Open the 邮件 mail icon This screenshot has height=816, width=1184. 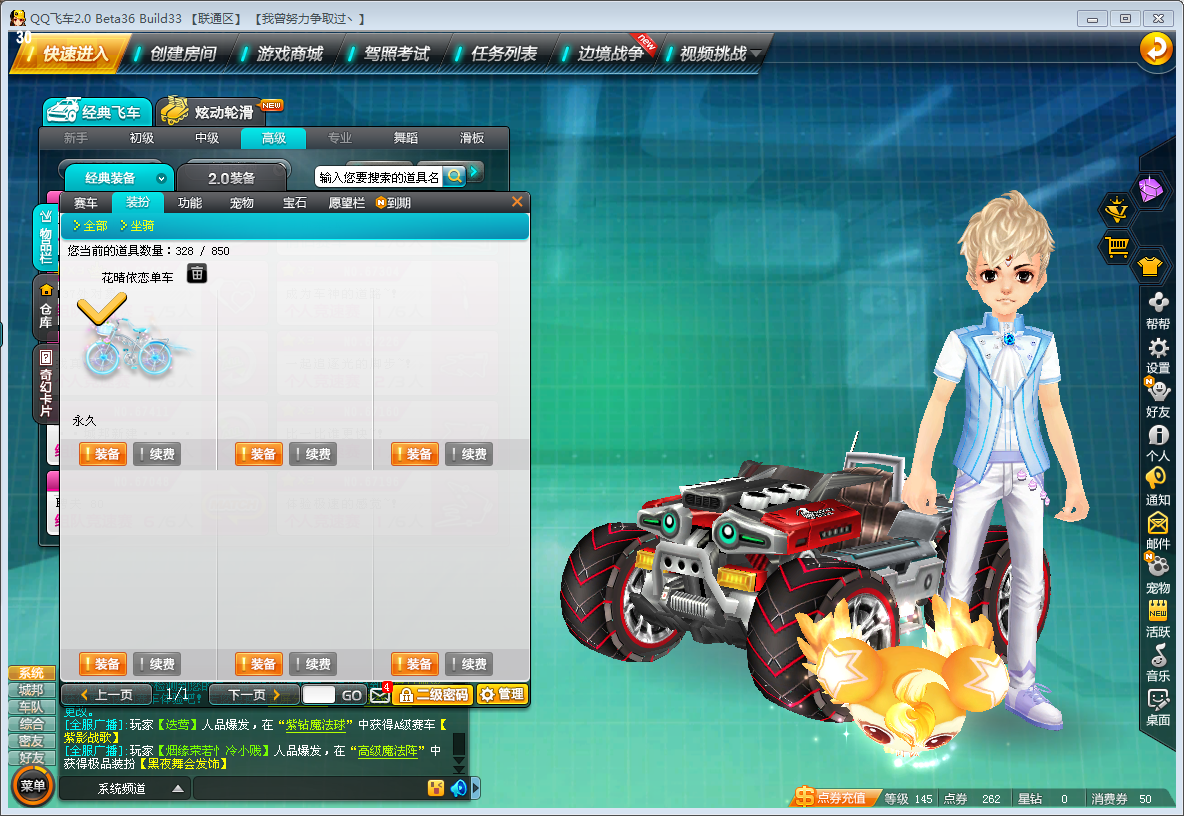[x=1158, y=531]
